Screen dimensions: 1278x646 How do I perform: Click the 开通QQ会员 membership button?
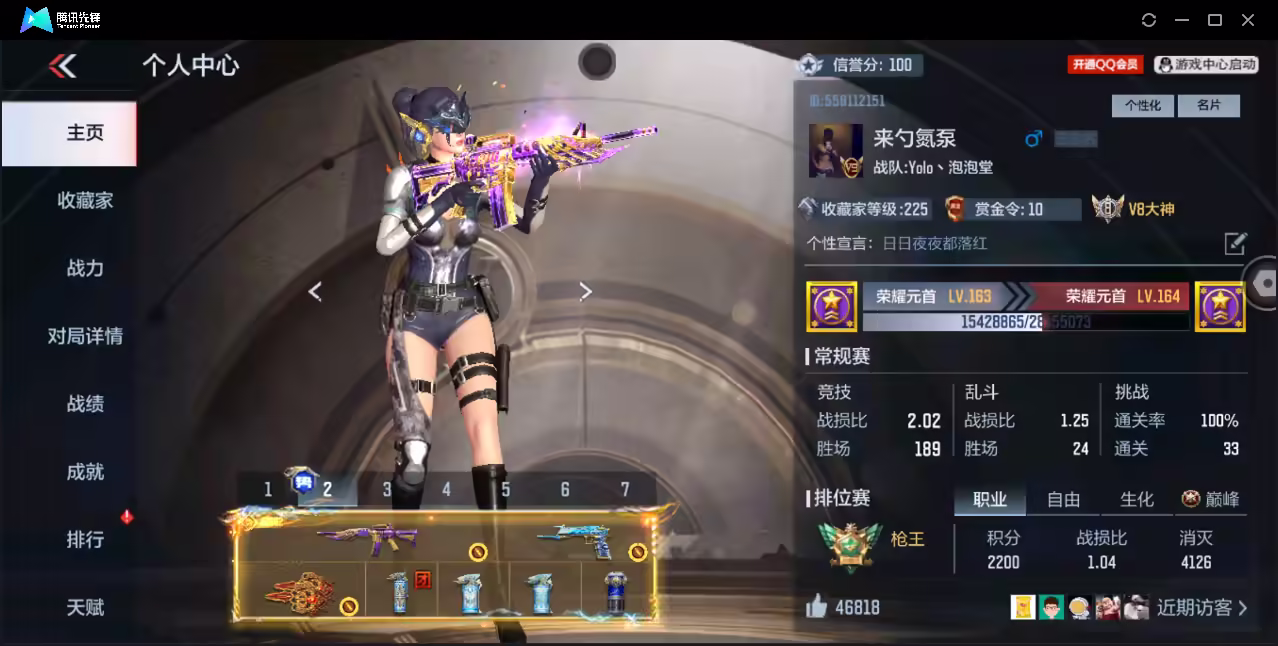(x=1105, y=64)
